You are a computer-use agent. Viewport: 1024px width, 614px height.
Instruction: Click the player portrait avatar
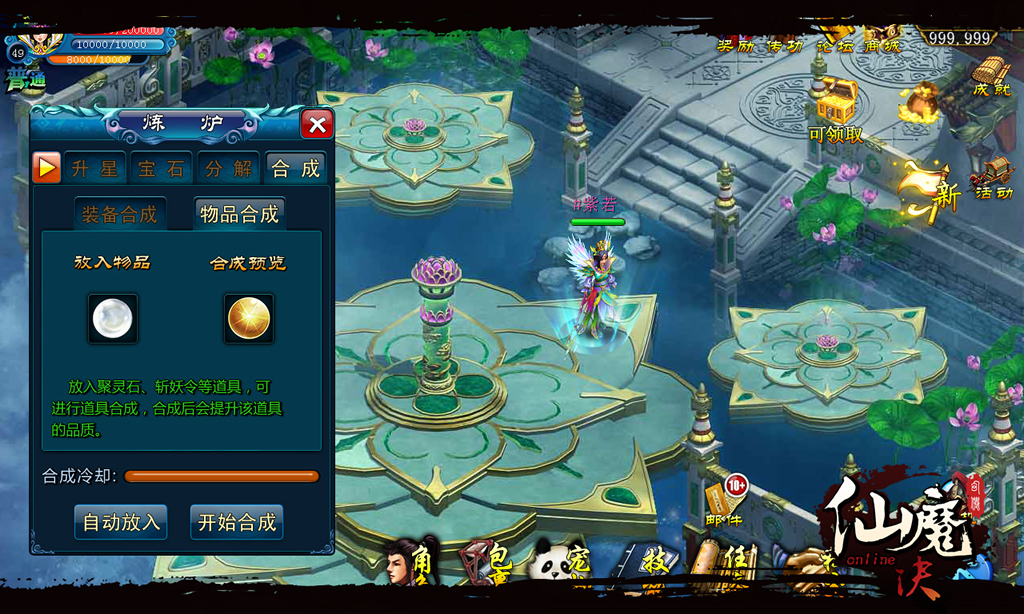click(x=40, y=40)
